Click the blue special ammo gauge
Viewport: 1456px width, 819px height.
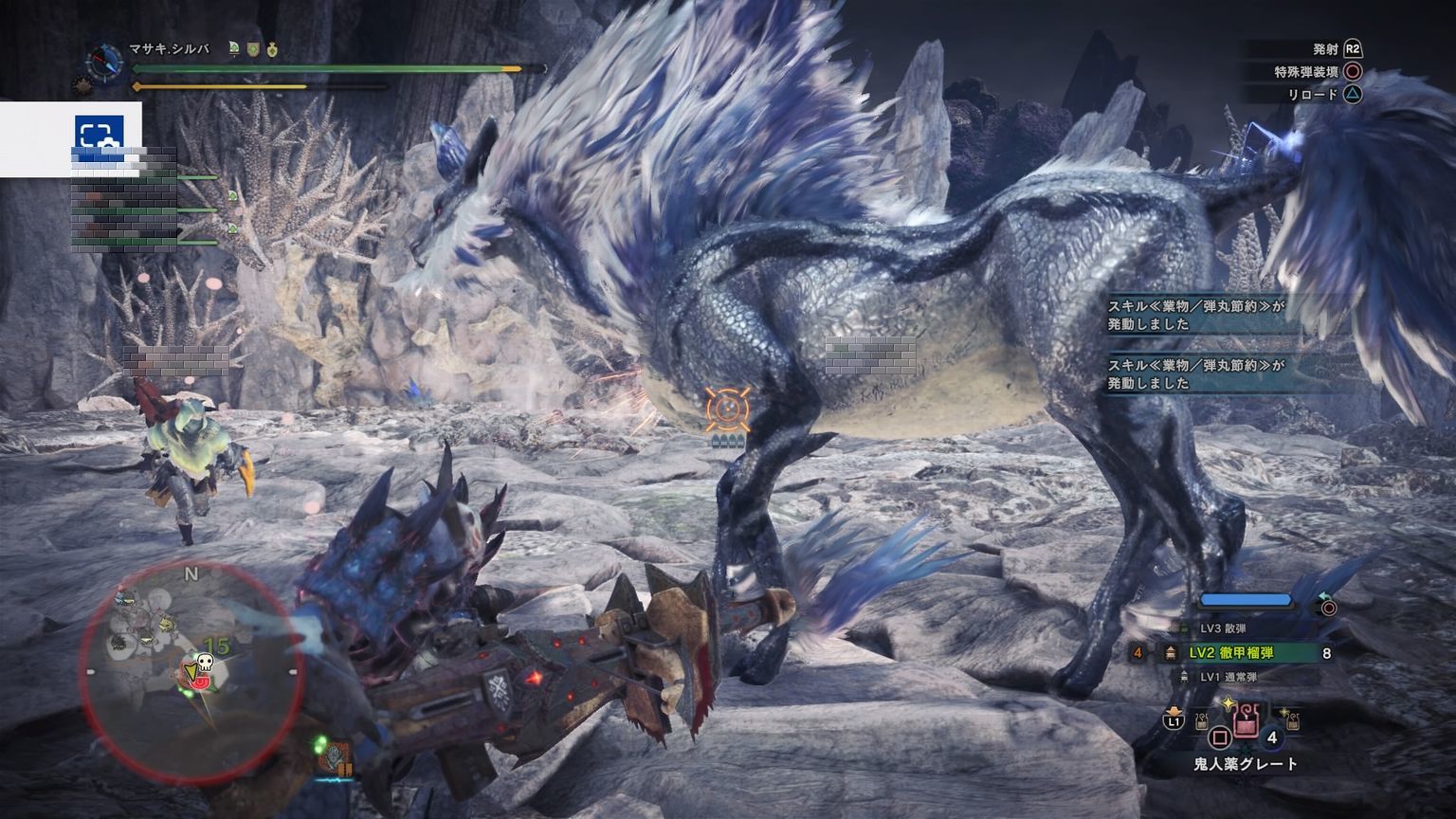1246,600
